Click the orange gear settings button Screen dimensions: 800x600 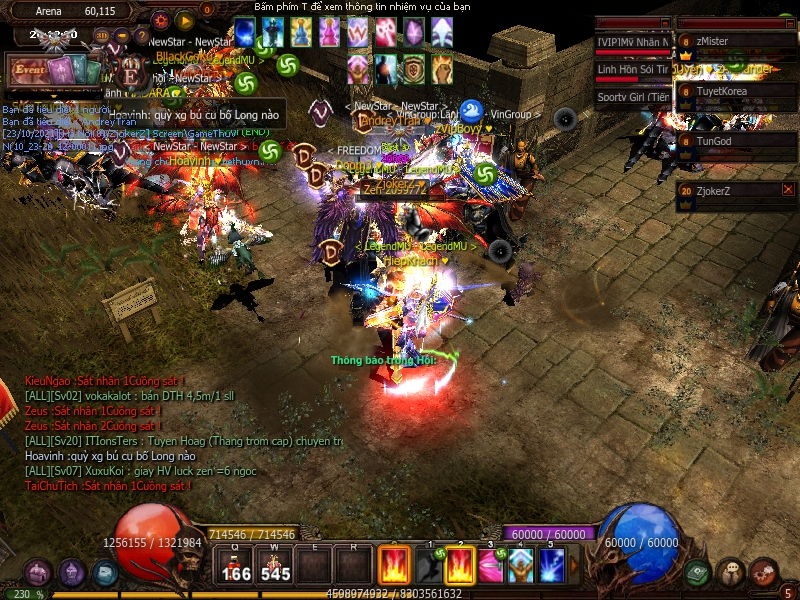click(x=161, y=20)
